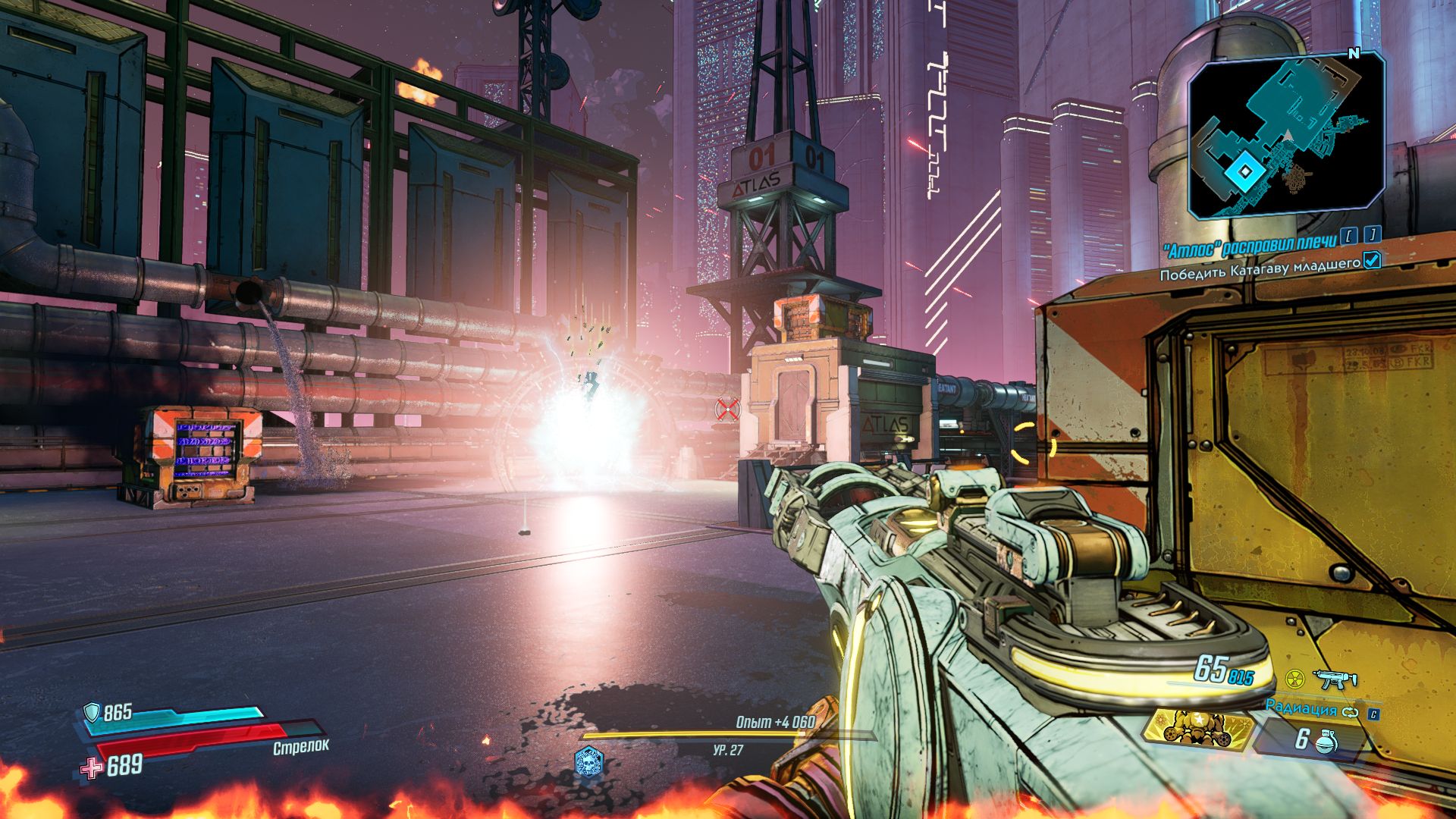The width and height of the screenshot is (1456, 819).
Task: Toggle the Радиация weapon mode swap icon
Action: (x=1351, y=712)
